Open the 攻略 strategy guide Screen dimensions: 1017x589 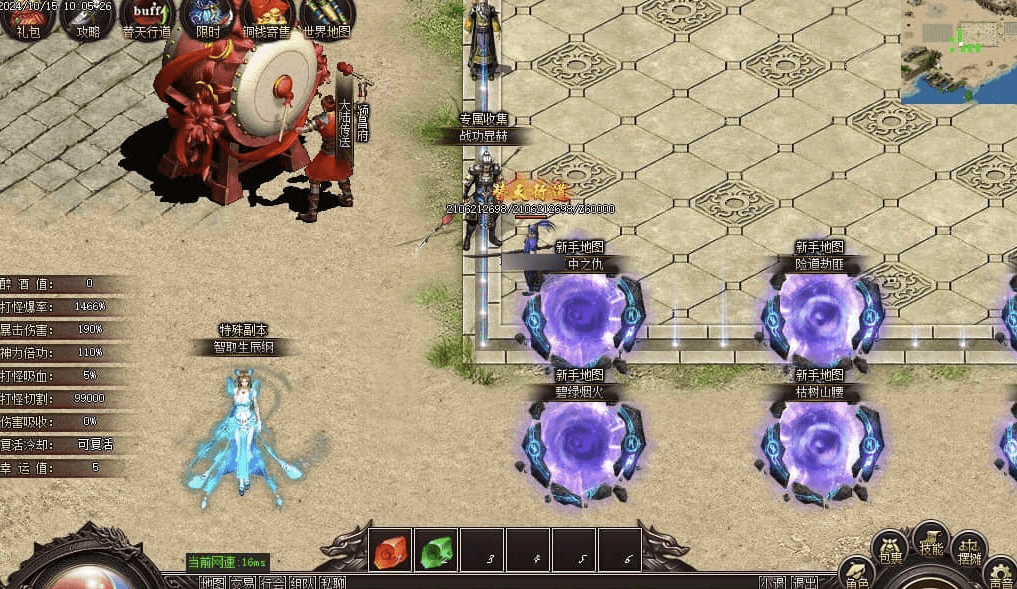(x=87, y=17)
